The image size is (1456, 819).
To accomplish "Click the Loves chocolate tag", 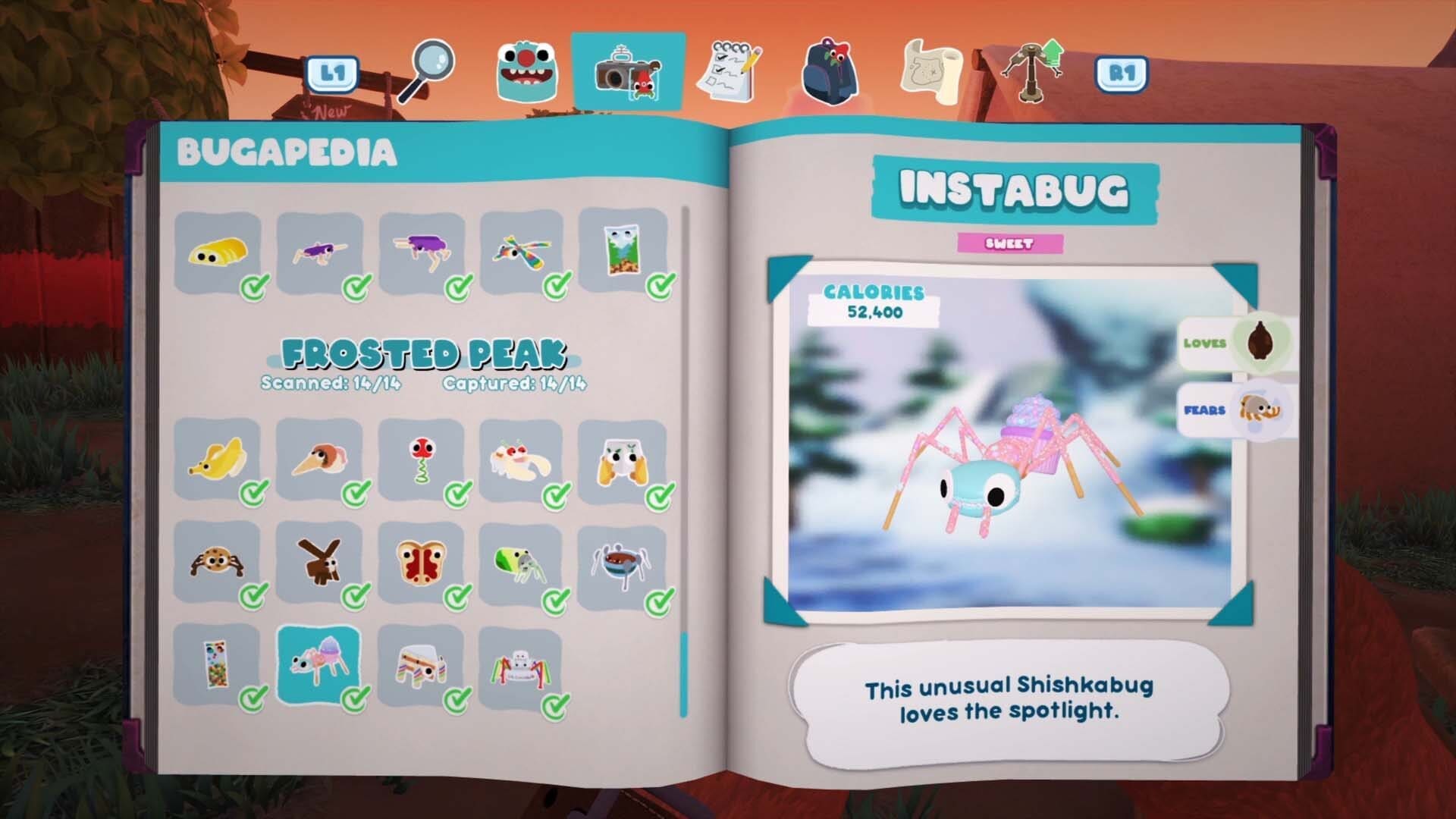I will (1235, 343).
